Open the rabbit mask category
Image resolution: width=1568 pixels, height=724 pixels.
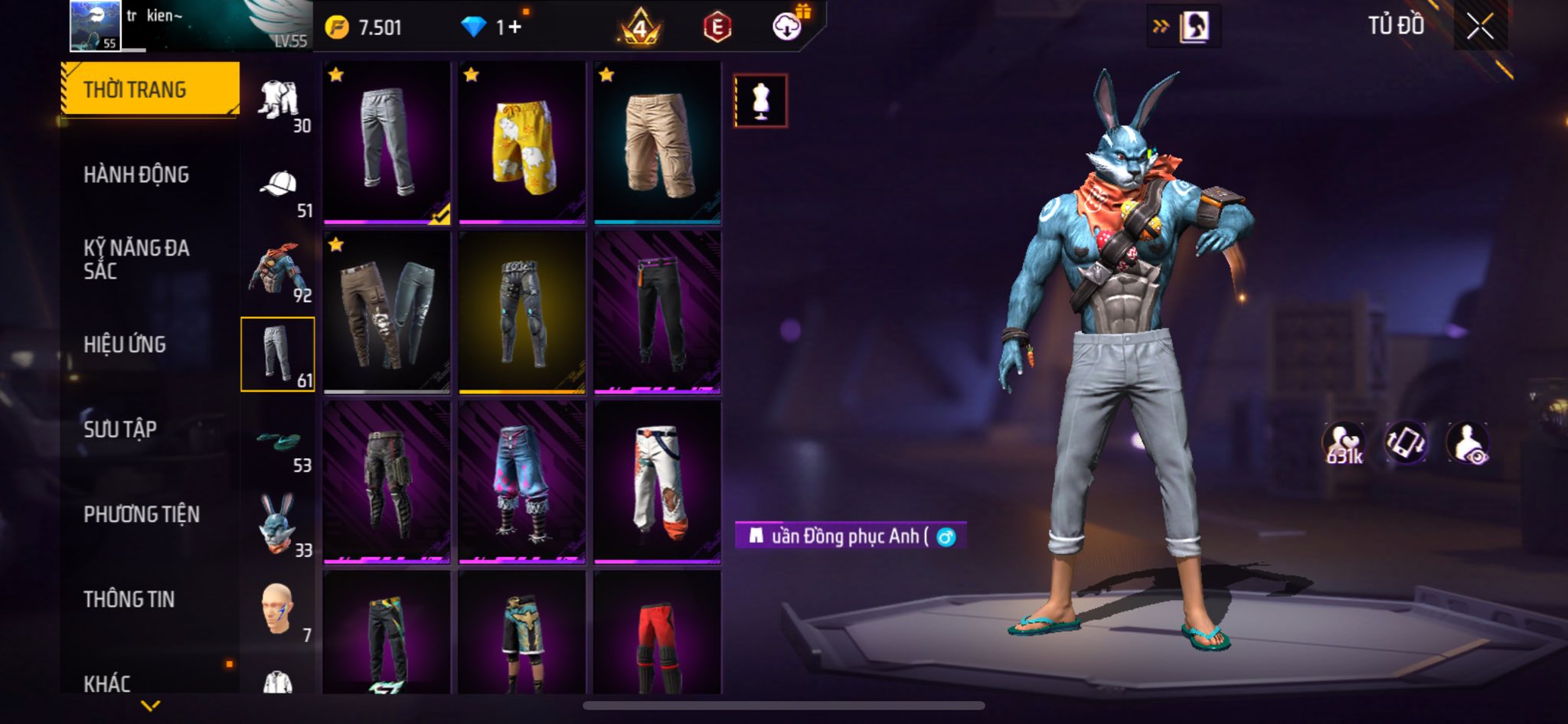pos(279,527)
